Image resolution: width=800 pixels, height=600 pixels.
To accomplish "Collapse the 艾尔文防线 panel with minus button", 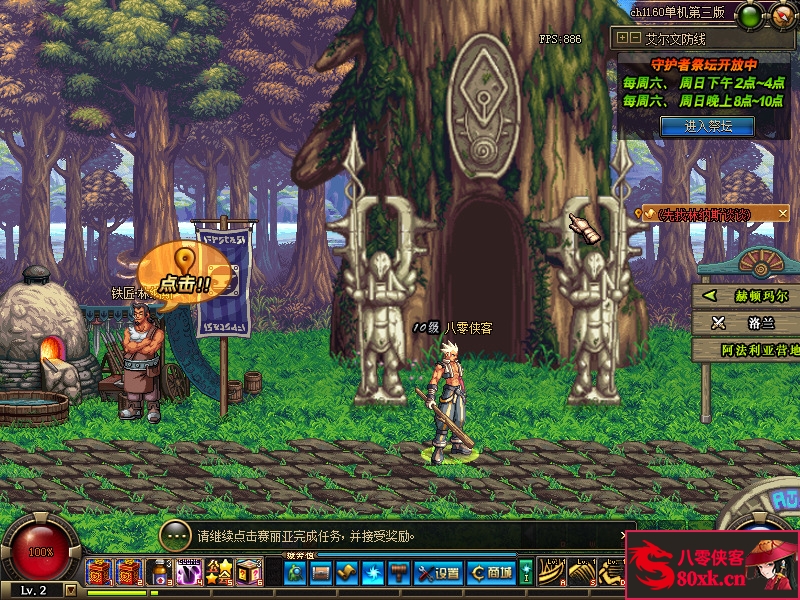I will [x=634, y=38].
